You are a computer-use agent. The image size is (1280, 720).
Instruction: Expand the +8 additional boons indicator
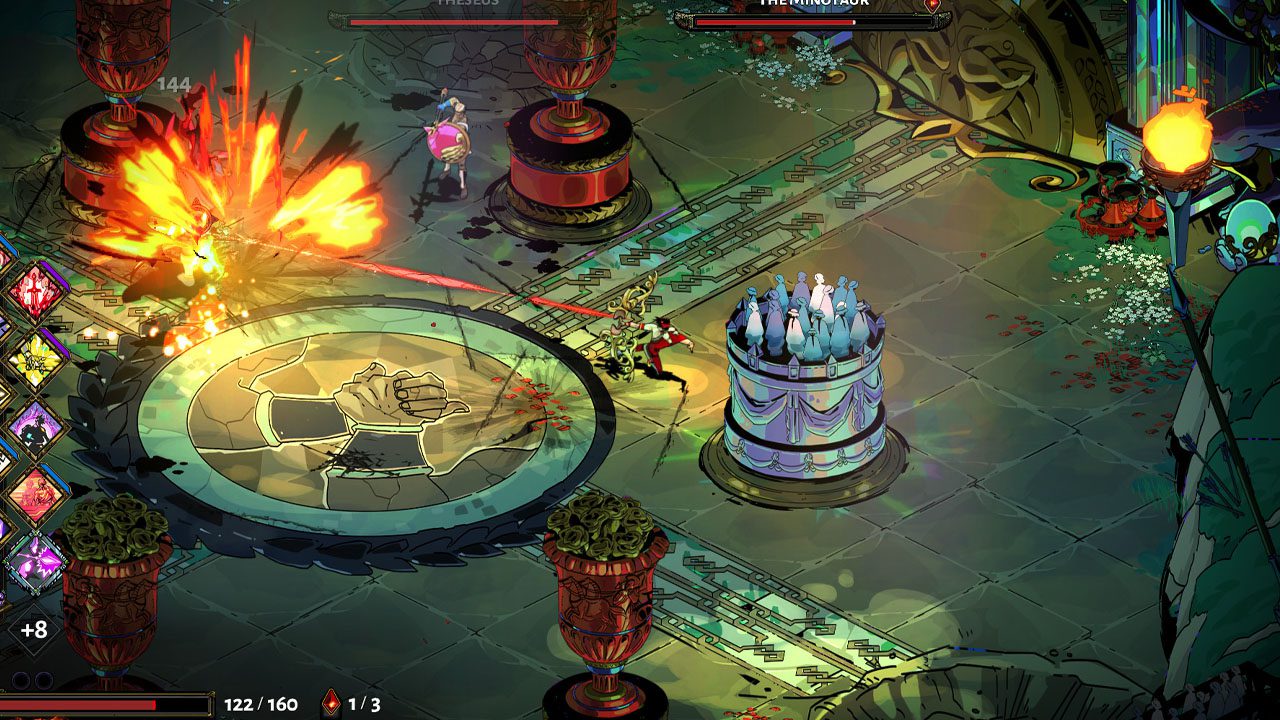[34, 631]
